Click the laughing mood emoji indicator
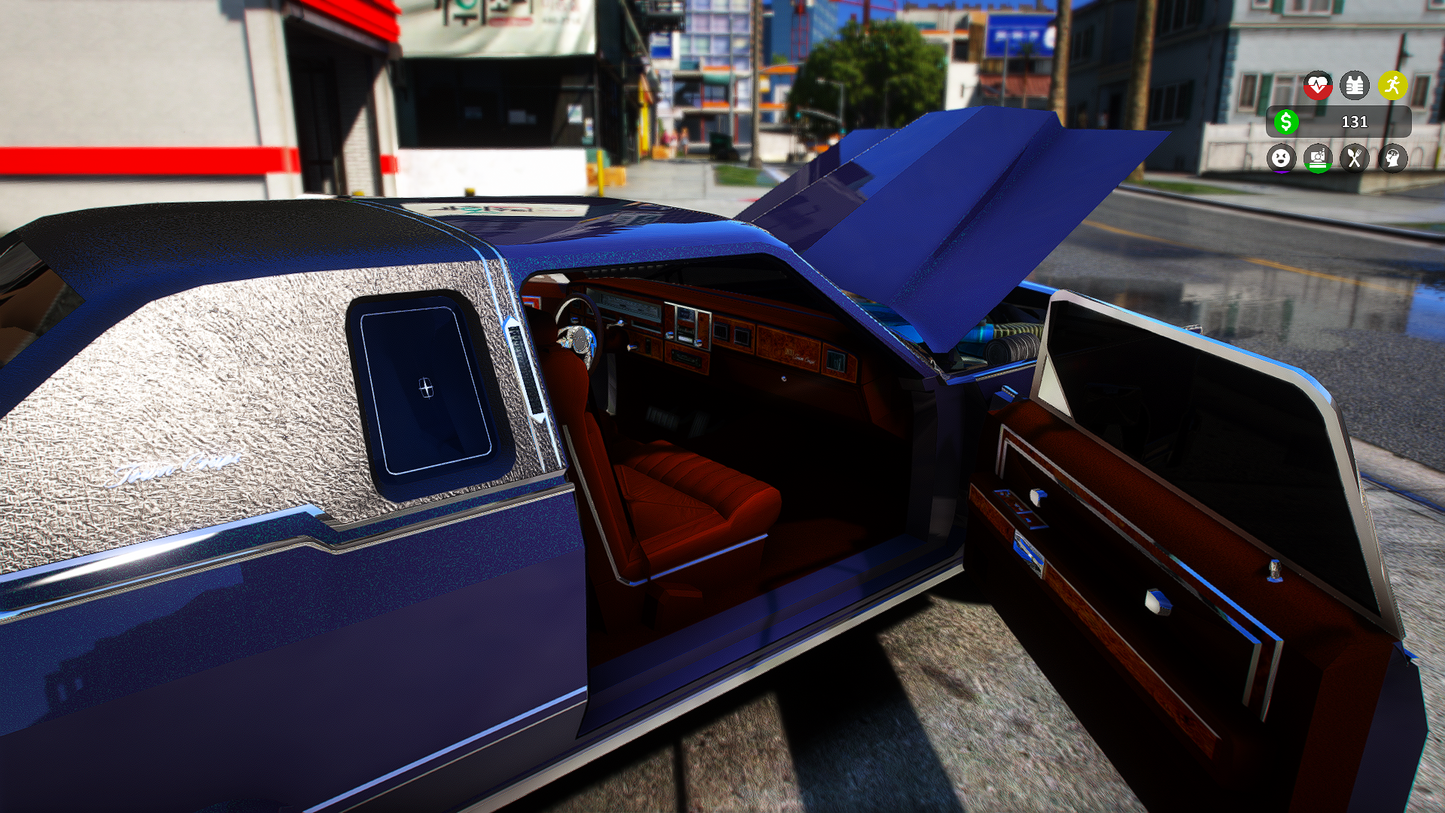 pos(1281,157)
